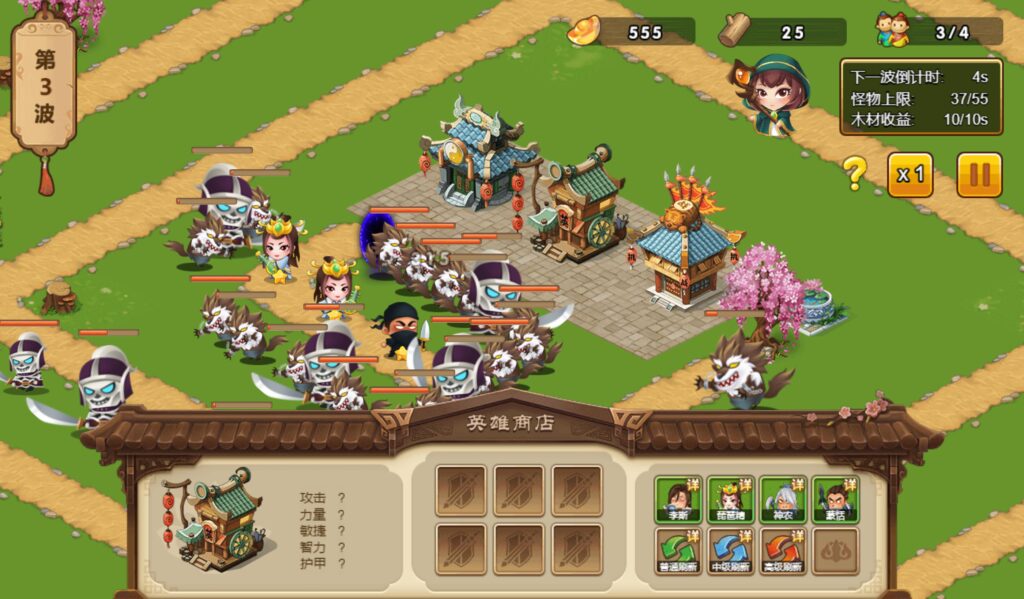Recruit the white-haired hero 神农
The width and height of the screenshot is (1024, 599).
tap(783, 499)
